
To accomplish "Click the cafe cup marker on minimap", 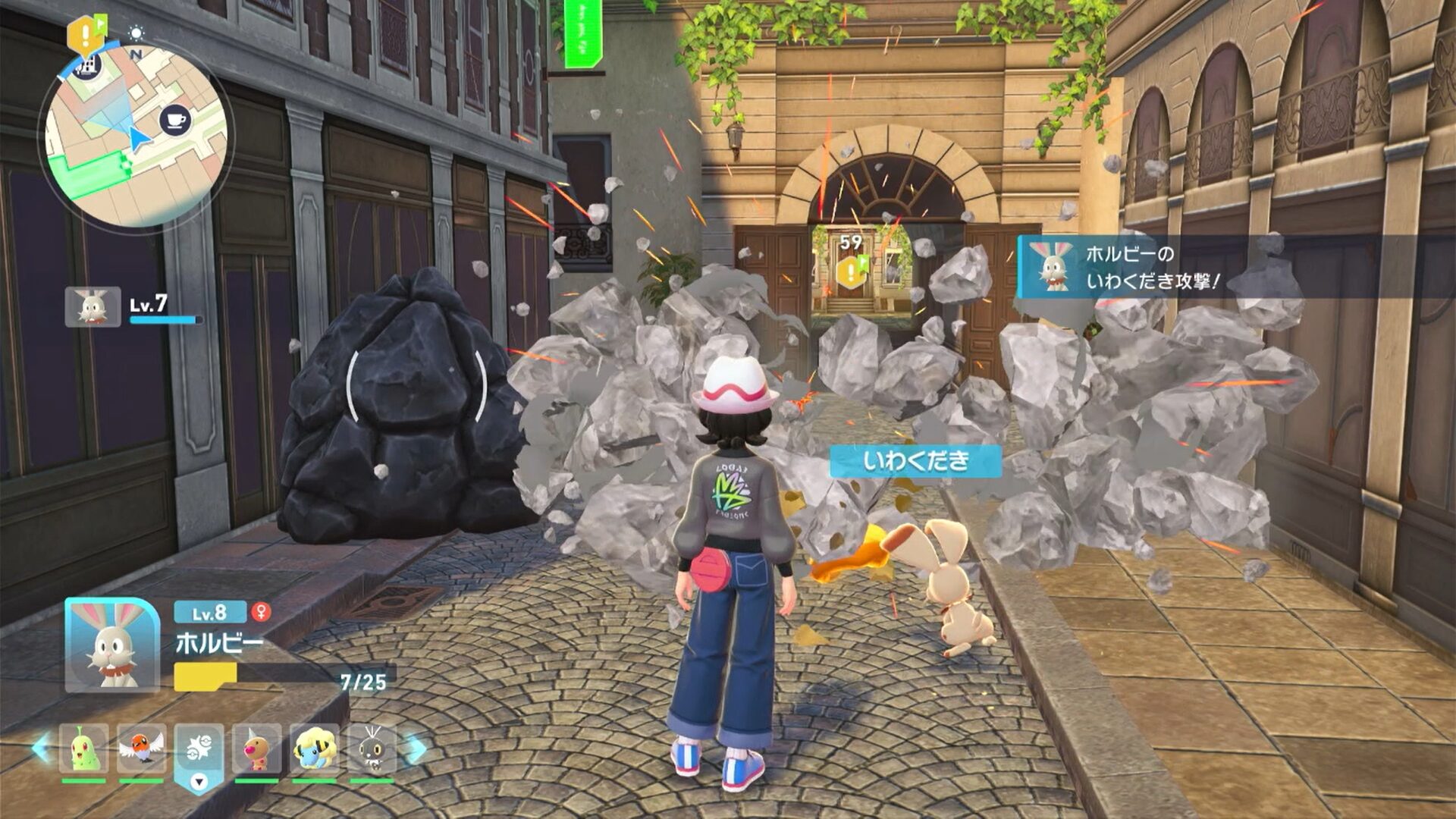I will (x=175, y=120).
